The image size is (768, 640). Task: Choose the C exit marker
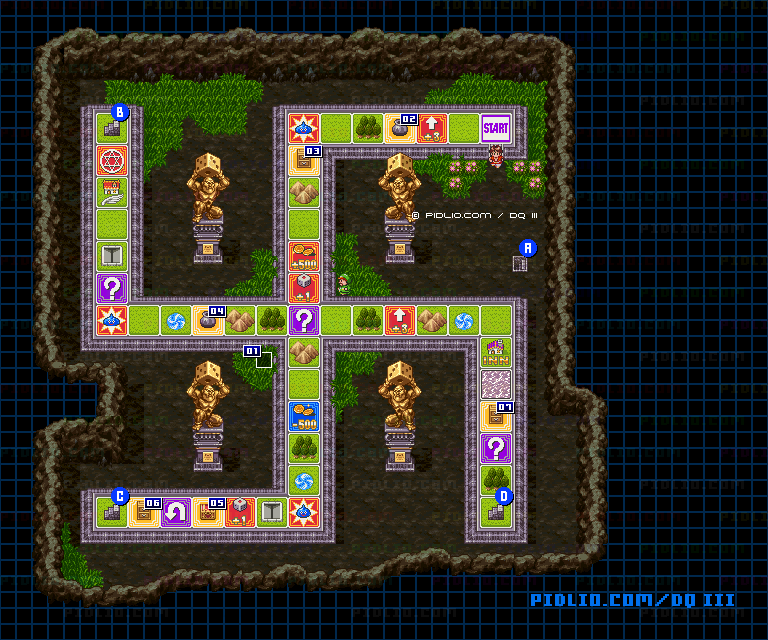pos(120,495)
